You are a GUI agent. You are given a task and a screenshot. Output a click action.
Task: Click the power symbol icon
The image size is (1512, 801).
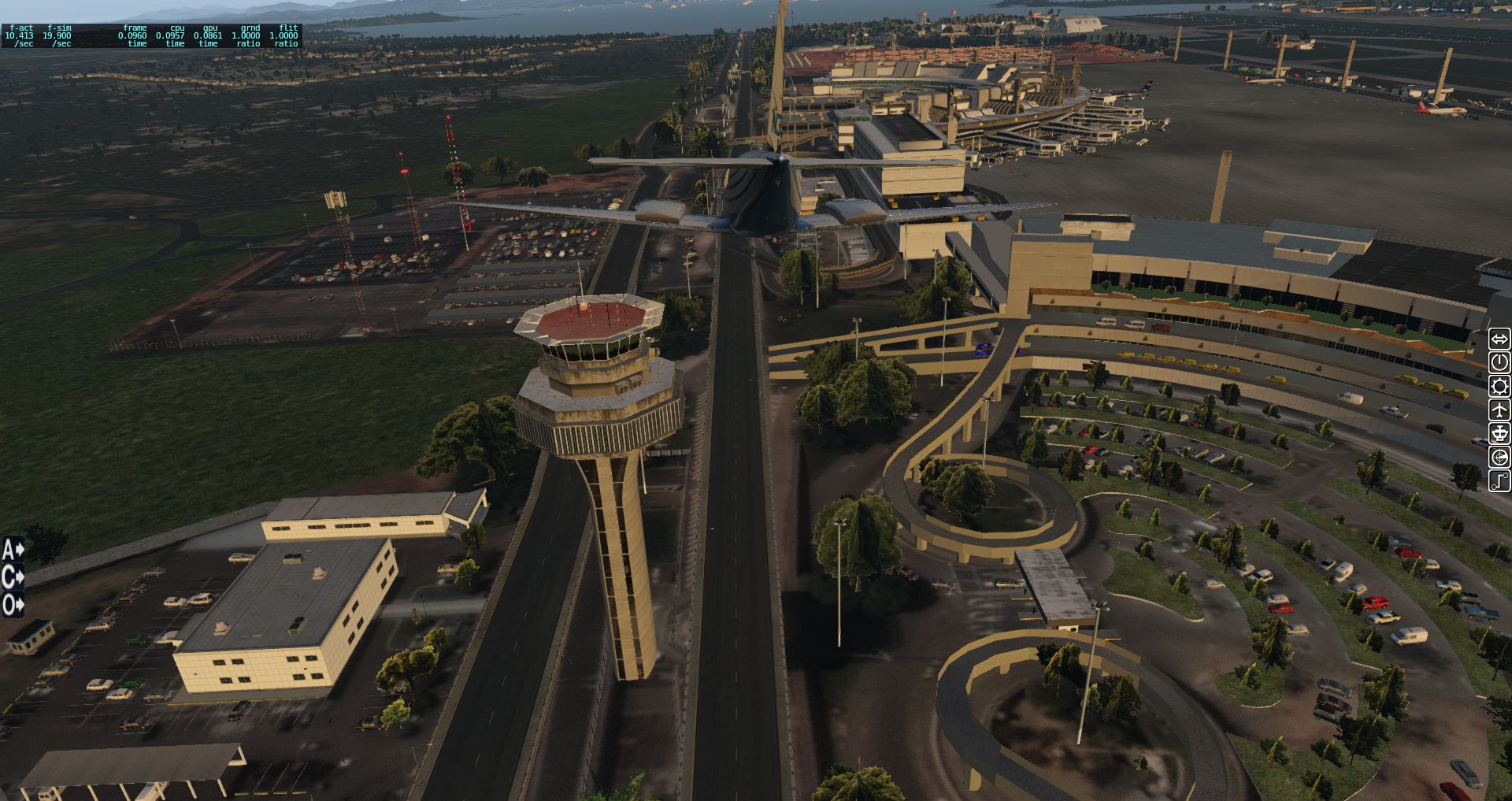click(x=1499, y=362)
